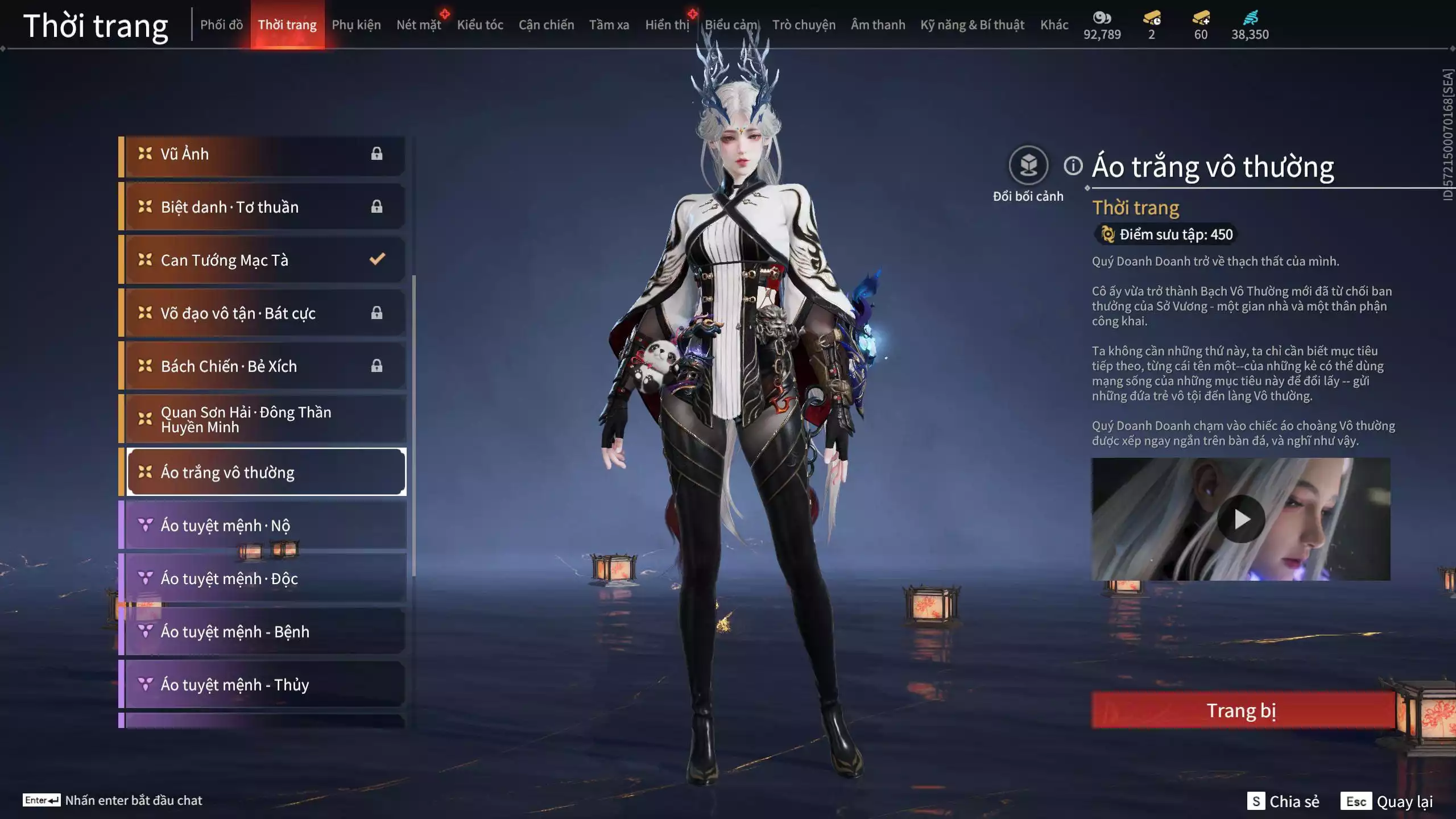Switch to the Tầm xa tab

coord(609,25)
